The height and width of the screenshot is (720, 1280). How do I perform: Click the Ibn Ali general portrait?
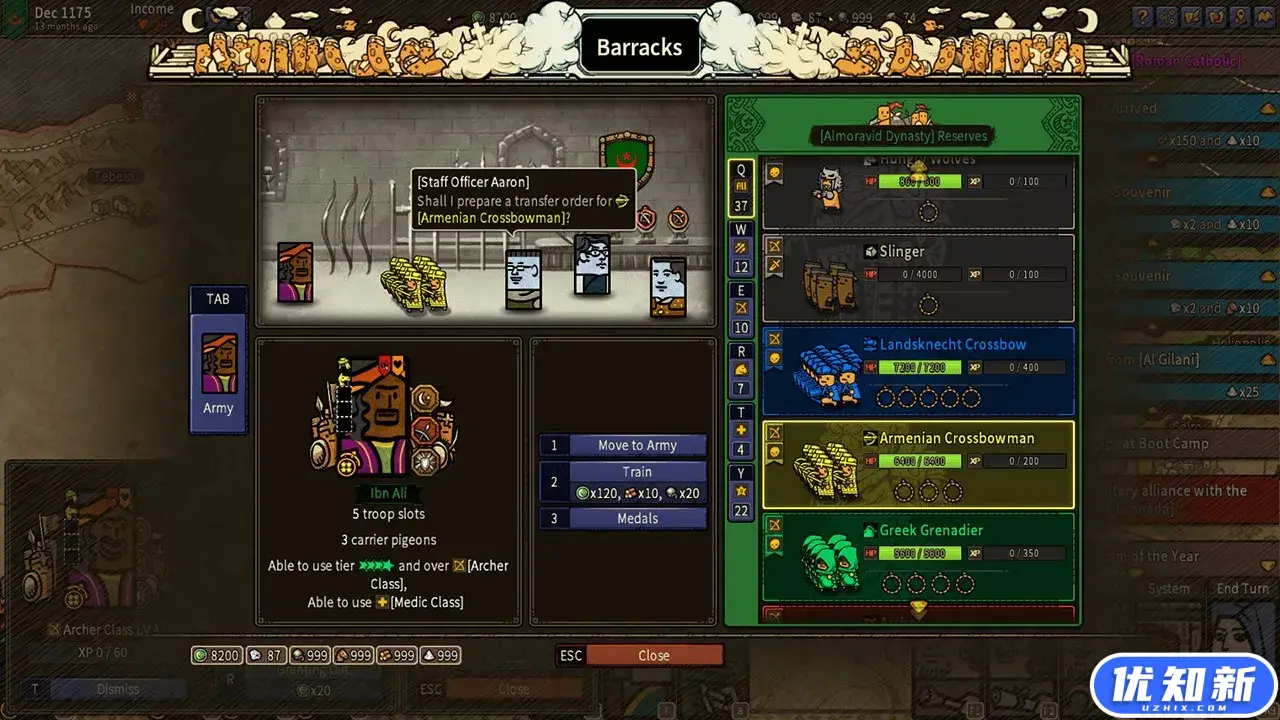(385, 417)
